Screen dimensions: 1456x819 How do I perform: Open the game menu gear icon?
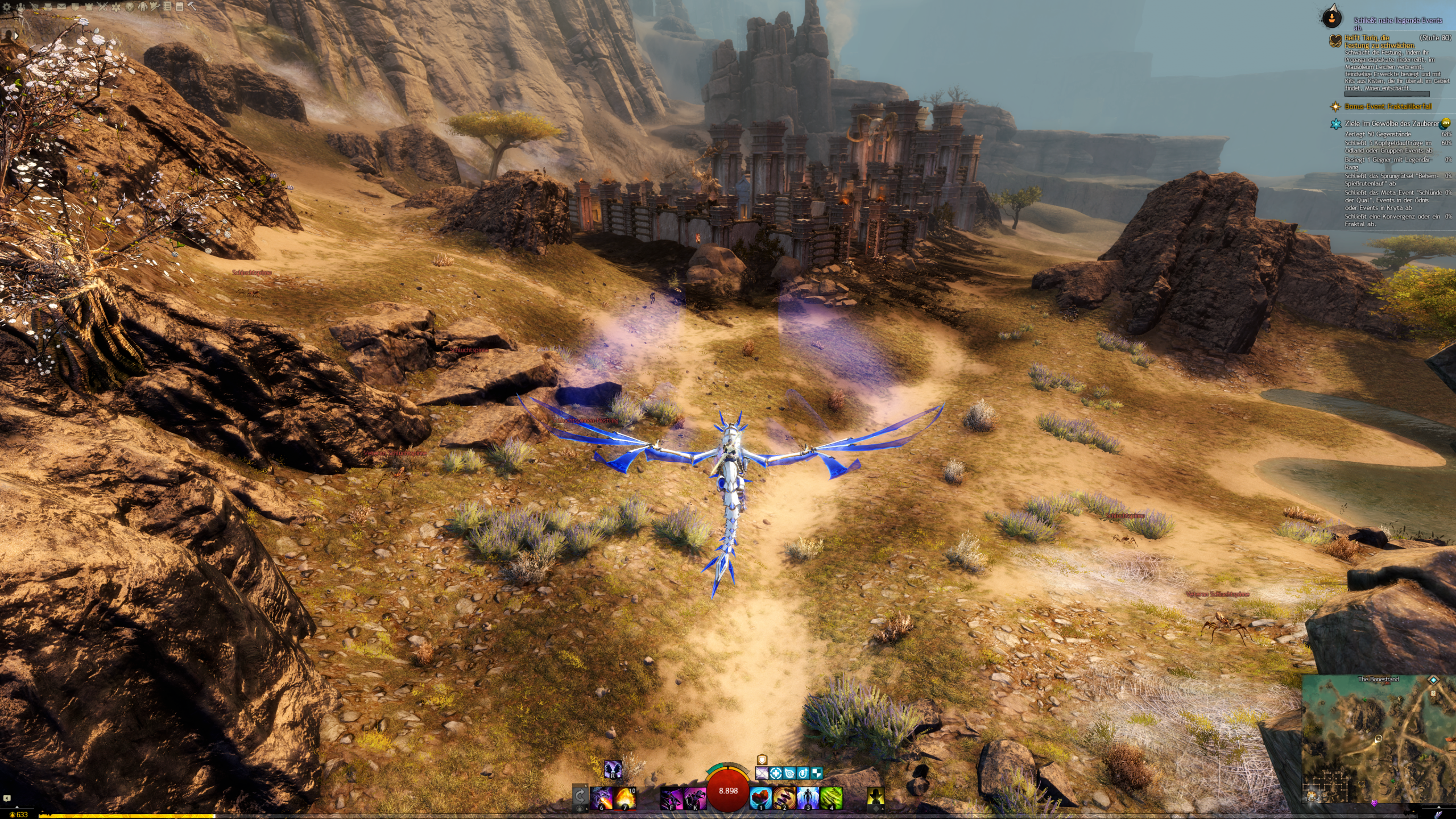point(7,7)
